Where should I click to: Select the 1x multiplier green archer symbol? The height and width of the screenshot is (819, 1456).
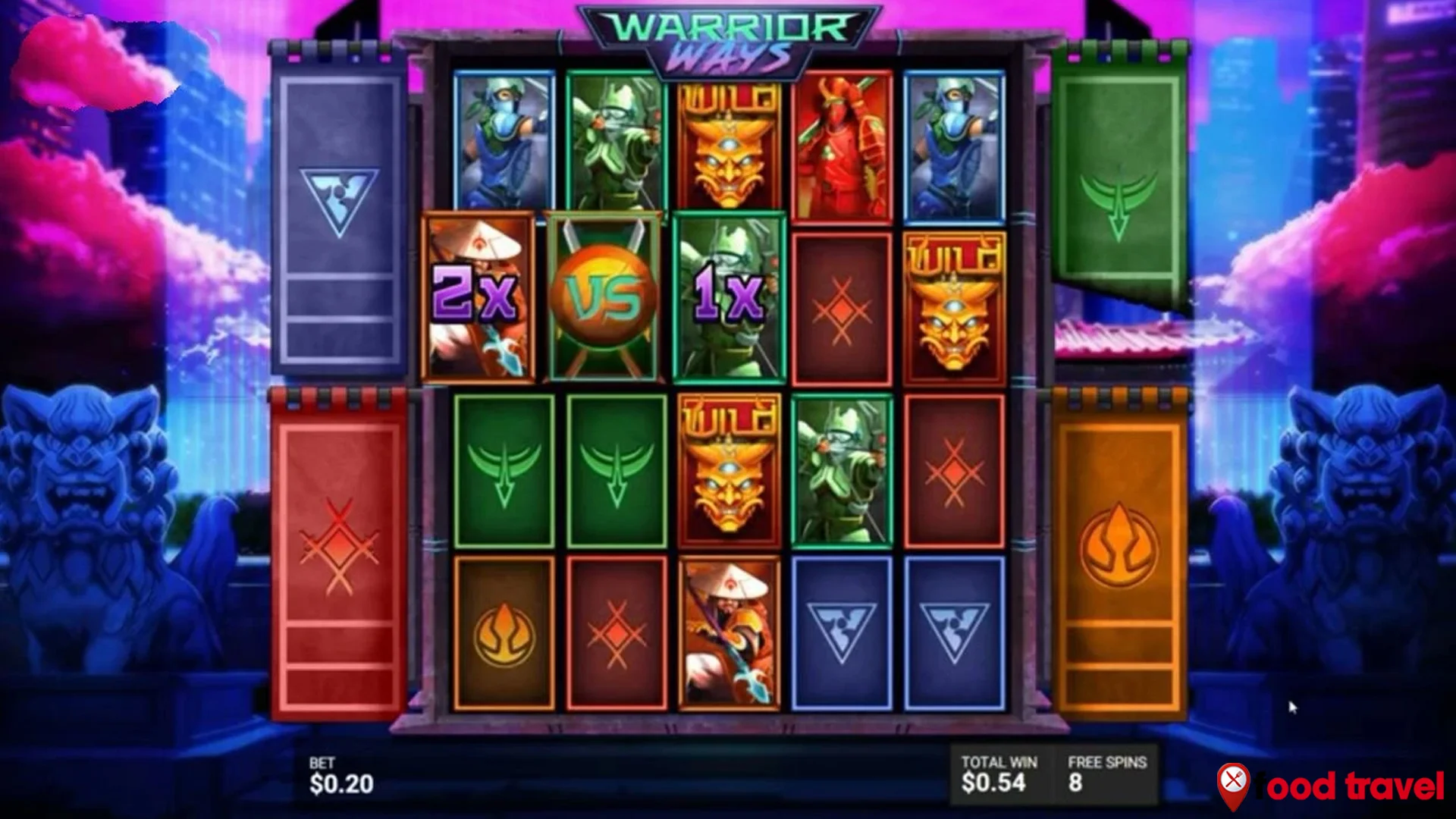tap(730, 296)
